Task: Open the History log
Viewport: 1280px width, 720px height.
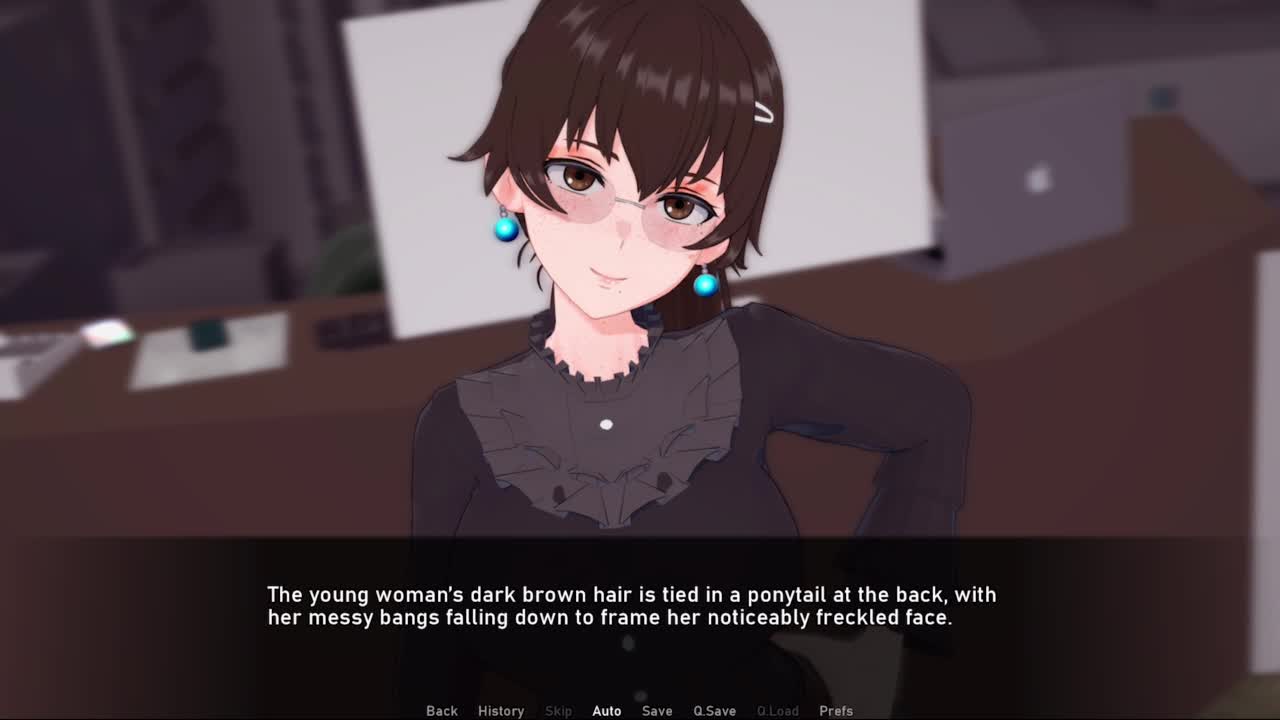Action: (501, 711)
